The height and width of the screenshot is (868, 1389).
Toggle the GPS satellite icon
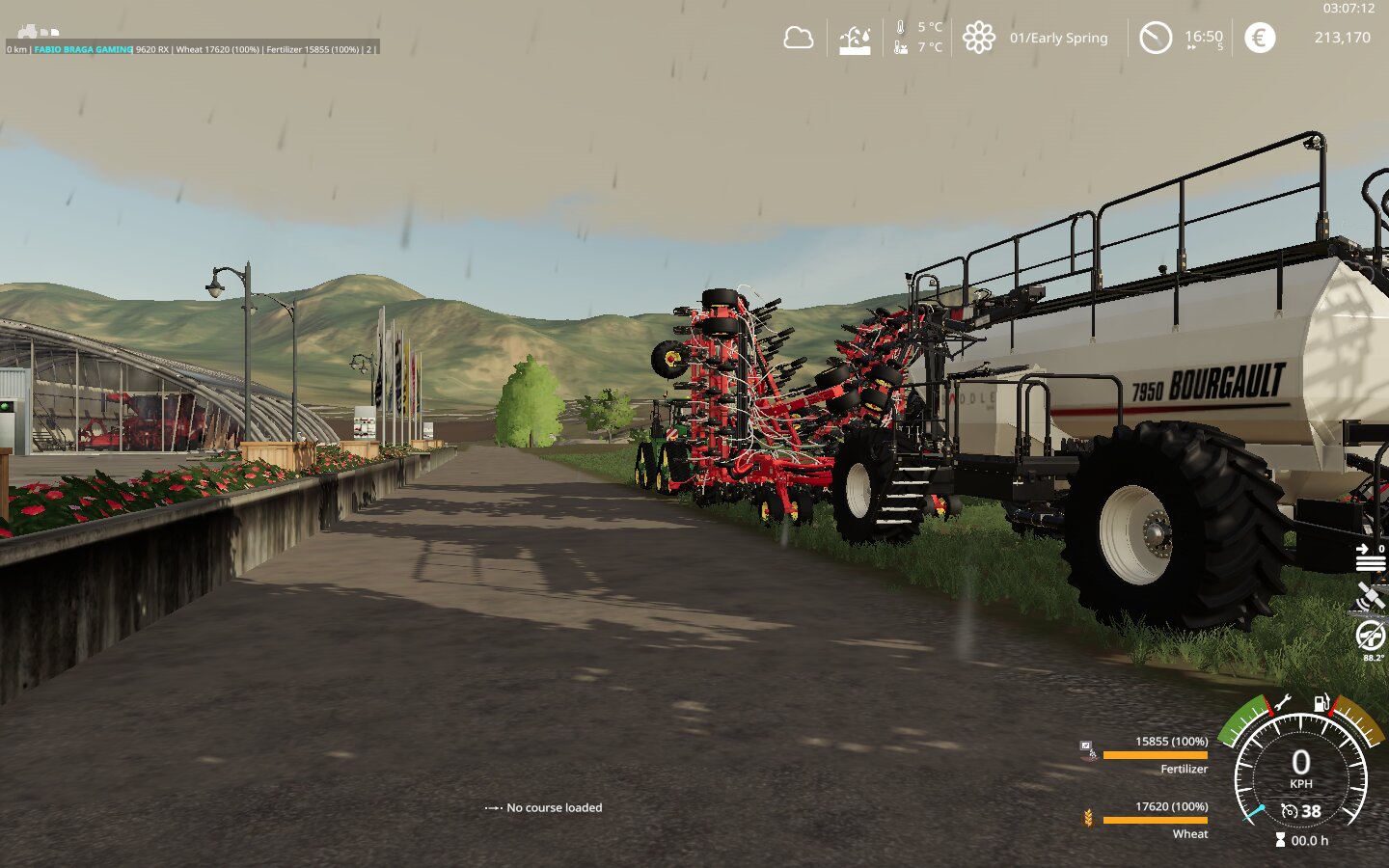click(1370, 597)
